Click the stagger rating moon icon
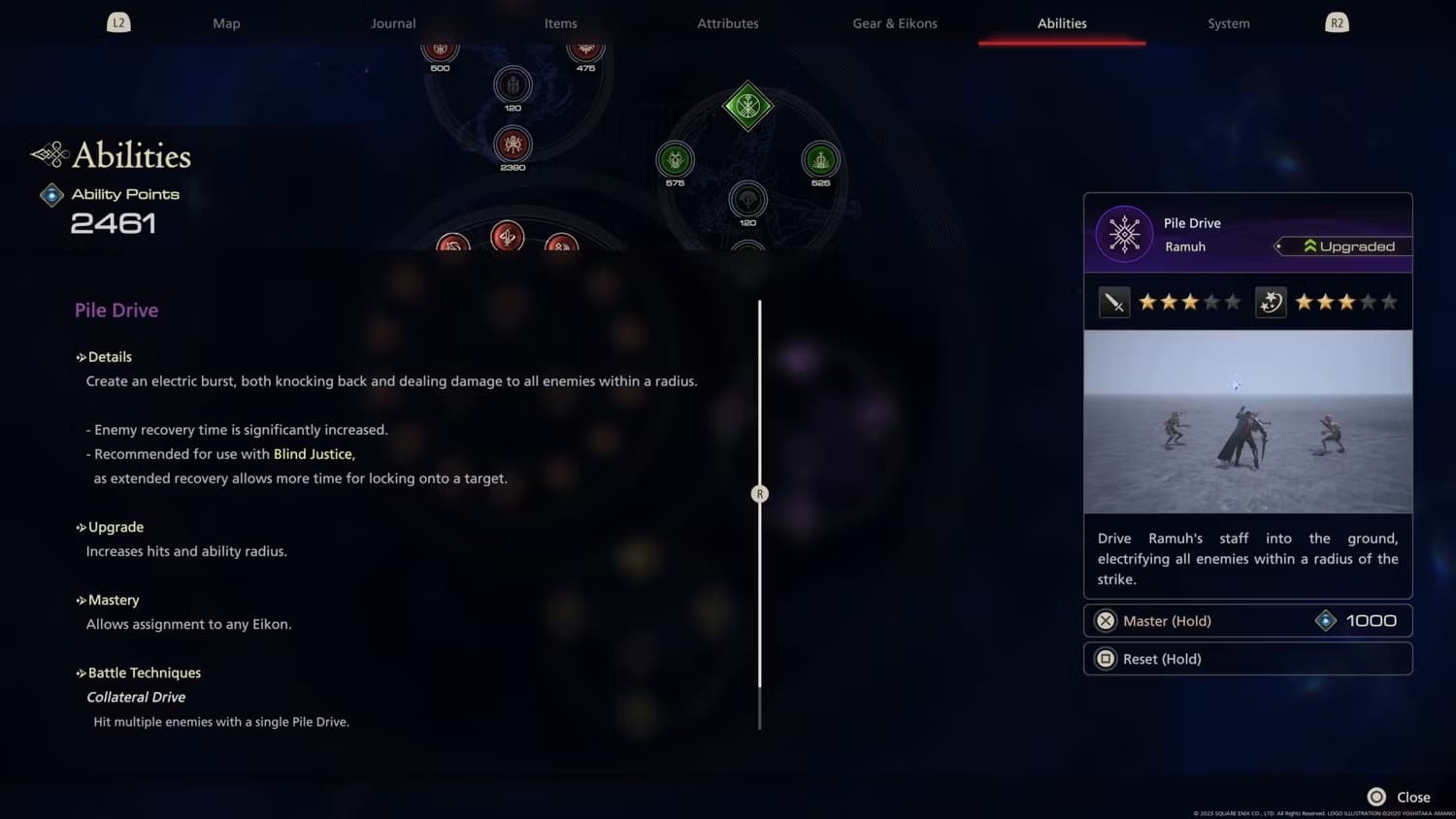 tap(1270, 302)
